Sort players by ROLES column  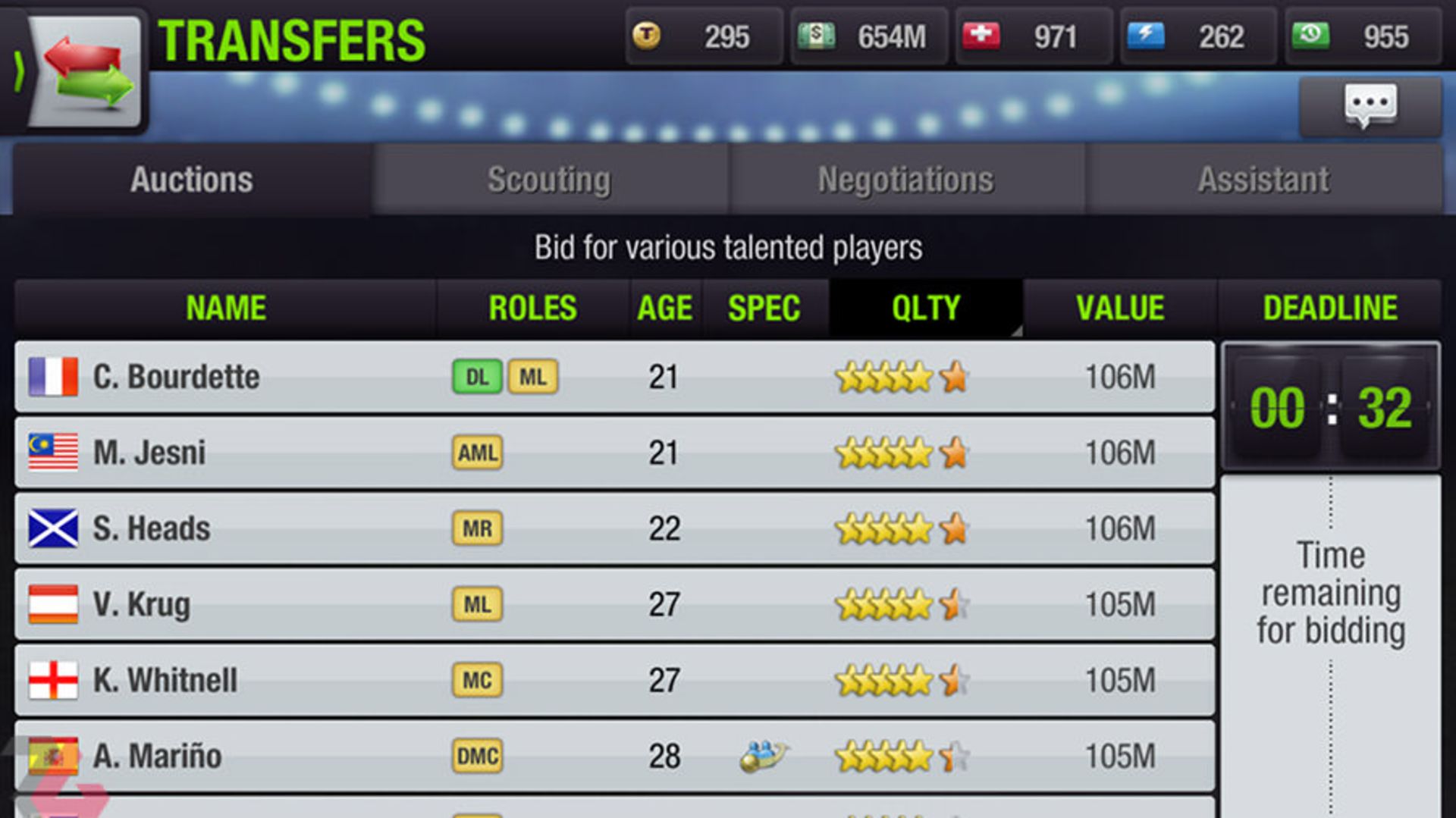(x=532, y=309)
